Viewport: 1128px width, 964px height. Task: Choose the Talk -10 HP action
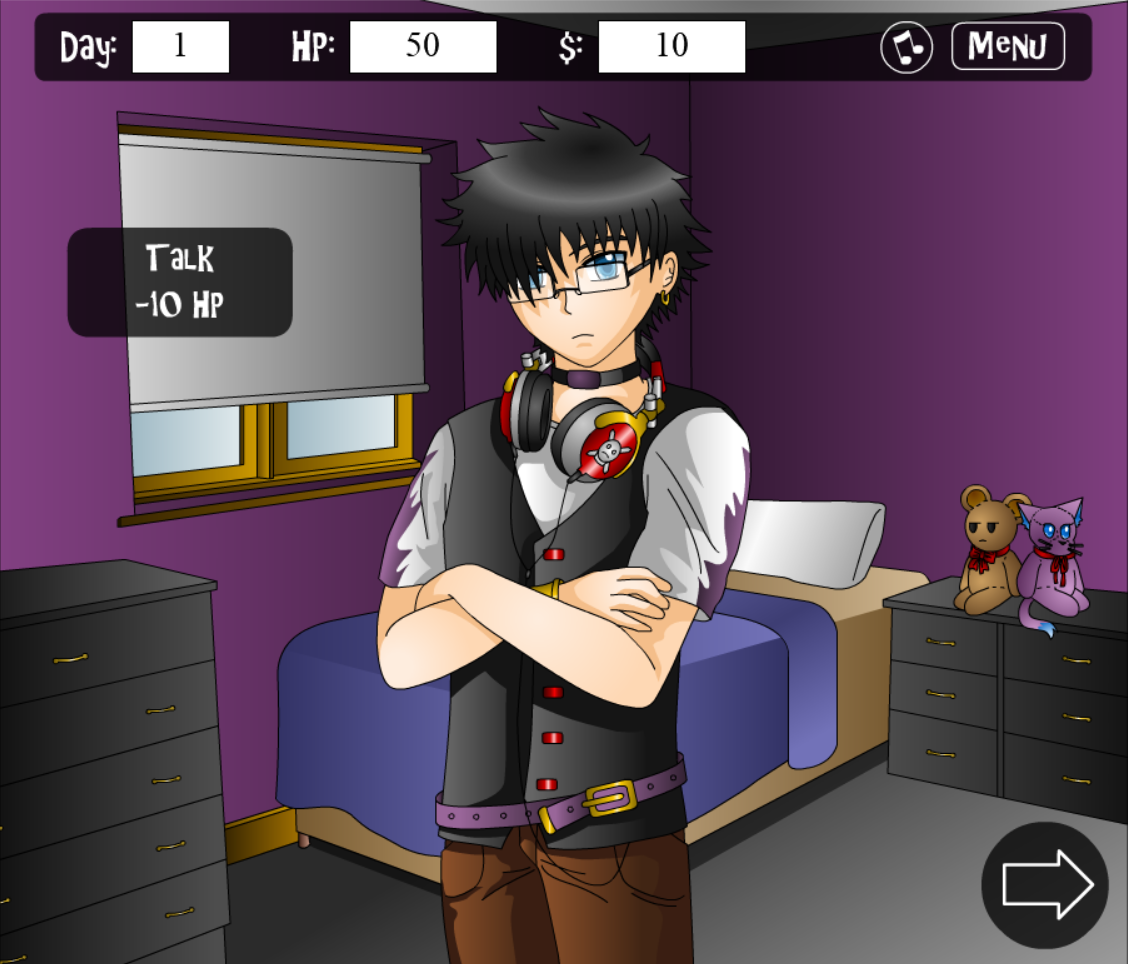pos(180,282)
